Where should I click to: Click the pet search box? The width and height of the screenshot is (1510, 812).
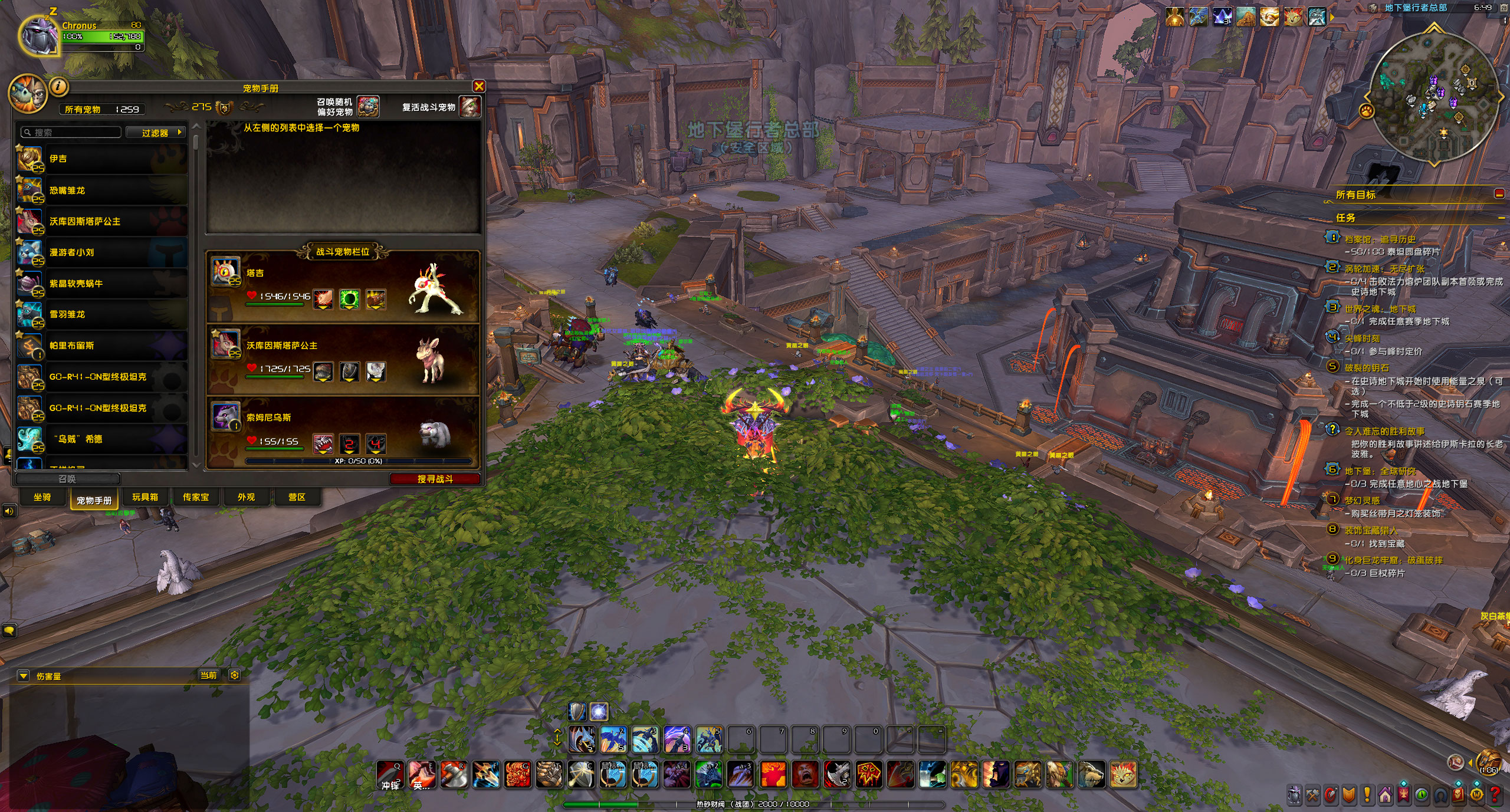click(x=72, y=133)
